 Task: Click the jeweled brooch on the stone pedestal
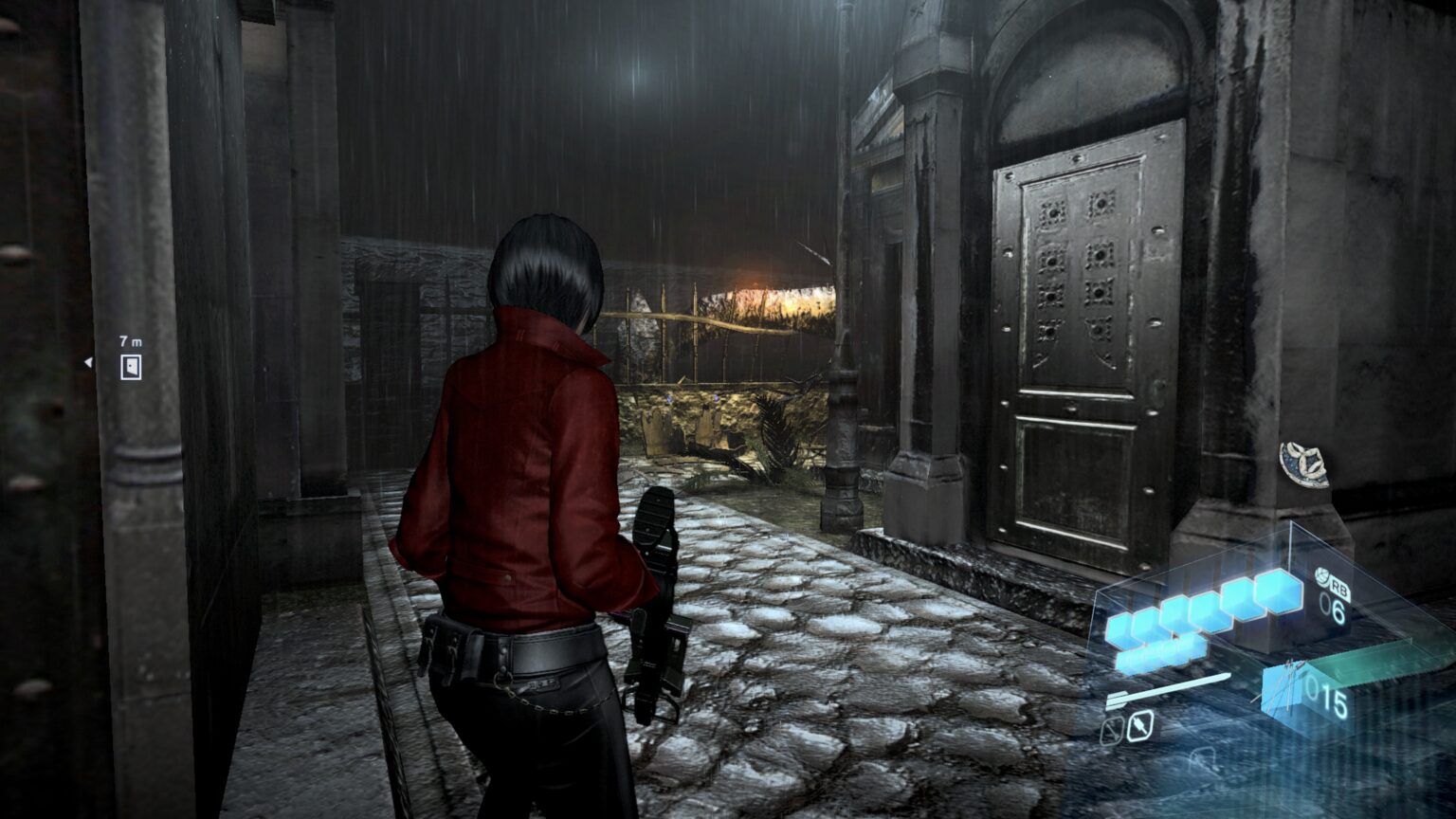click(x=1303, y=464)
